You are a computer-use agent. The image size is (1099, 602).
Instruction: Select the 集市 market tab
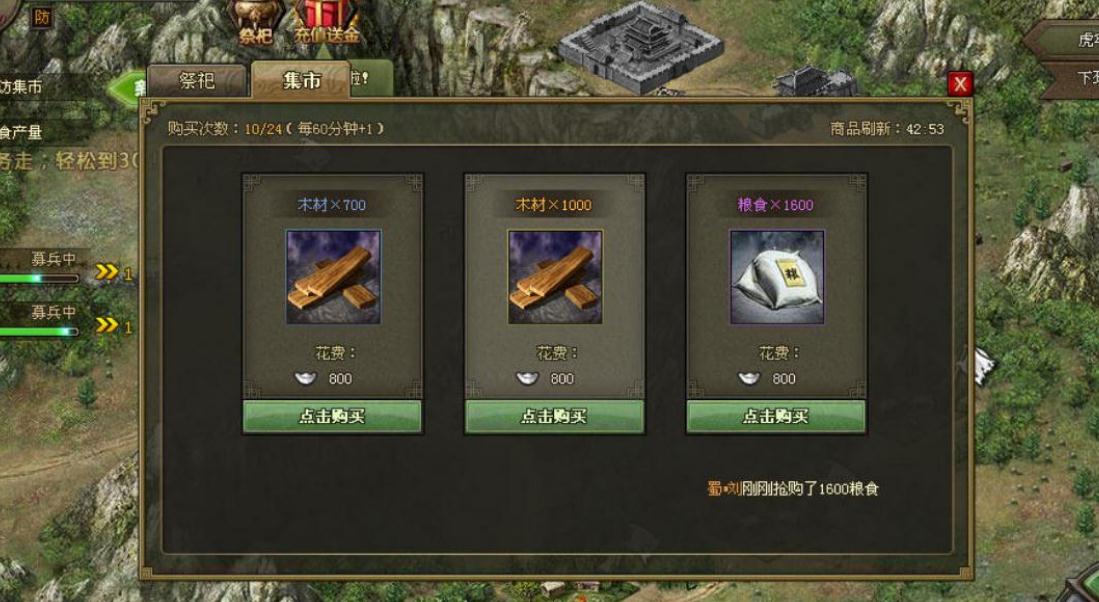[300, 80]
